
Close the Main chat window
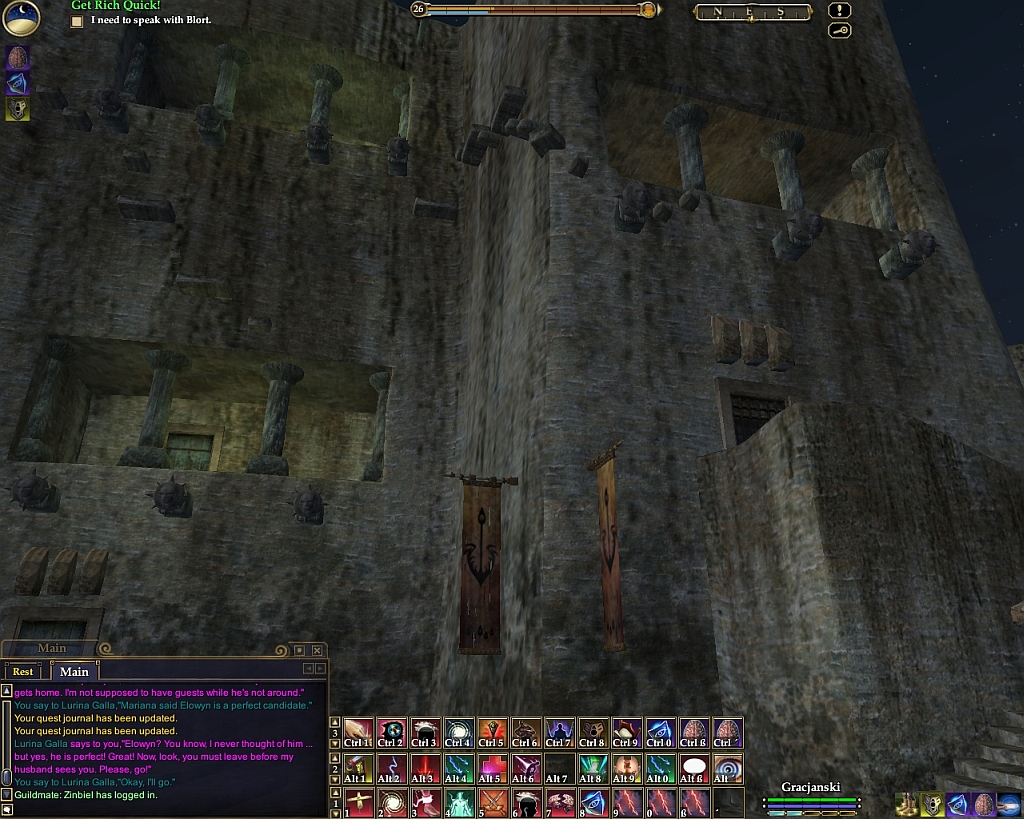pos(317,650)
